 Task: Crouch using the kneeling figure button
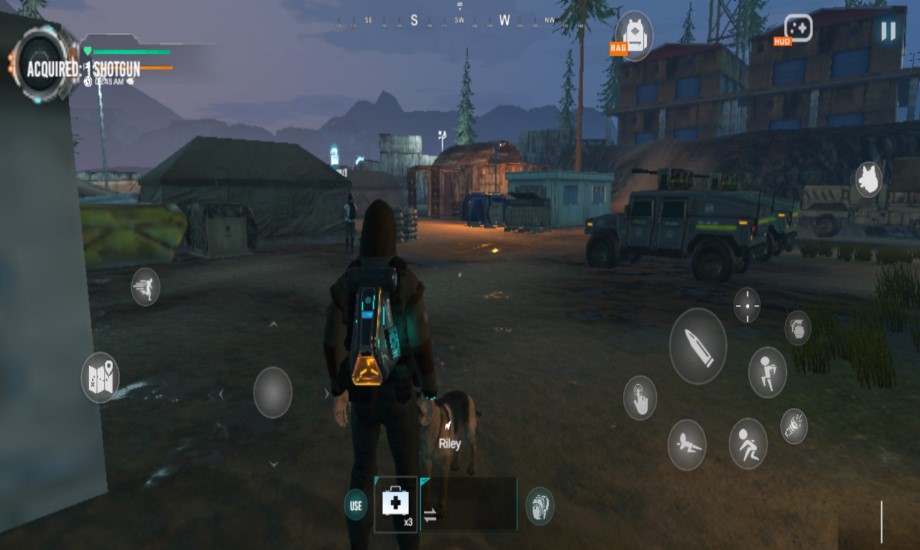tap(747, 443)
